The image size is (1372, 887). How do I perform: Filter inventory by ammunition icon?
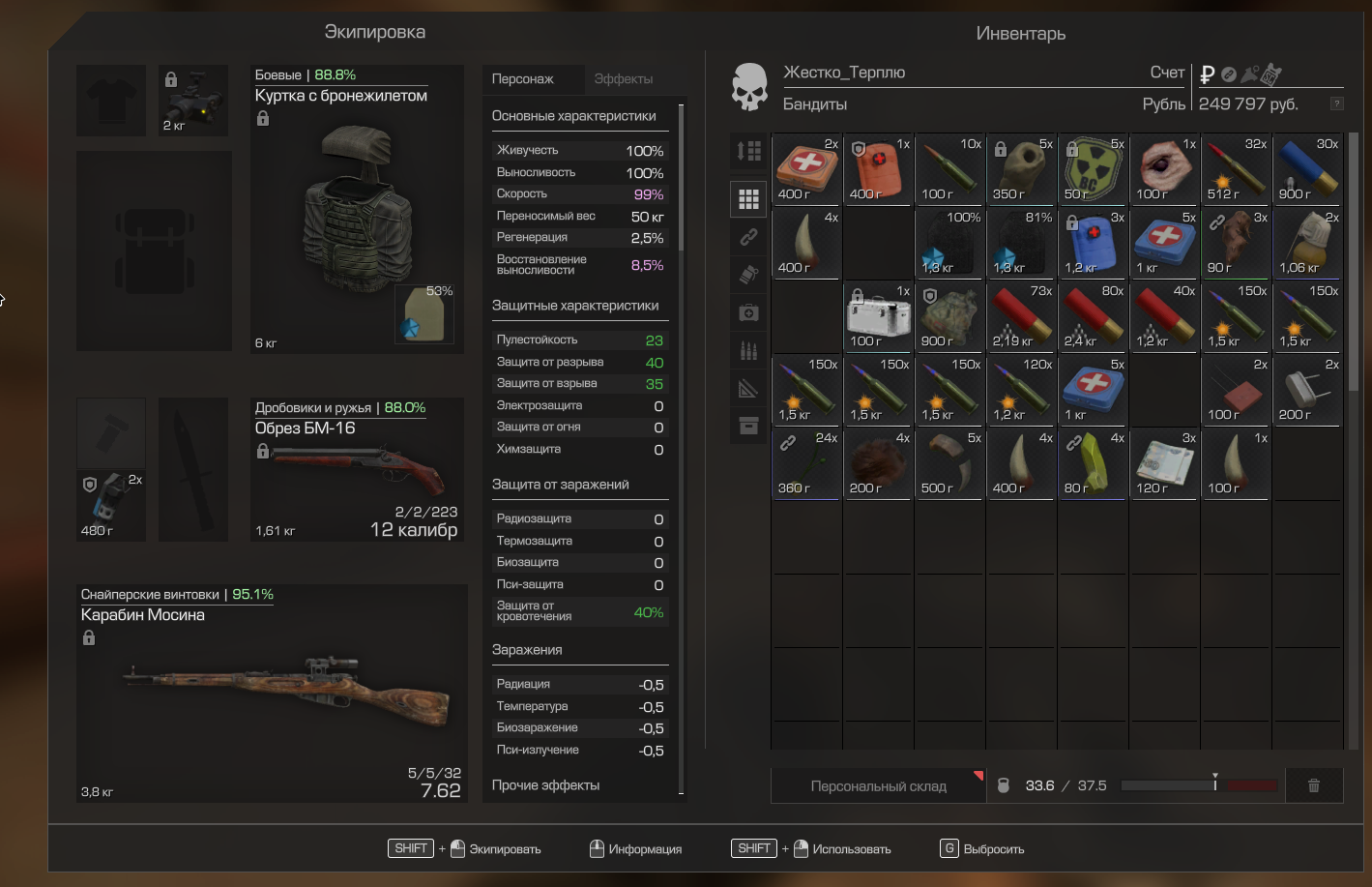(748, 350)
